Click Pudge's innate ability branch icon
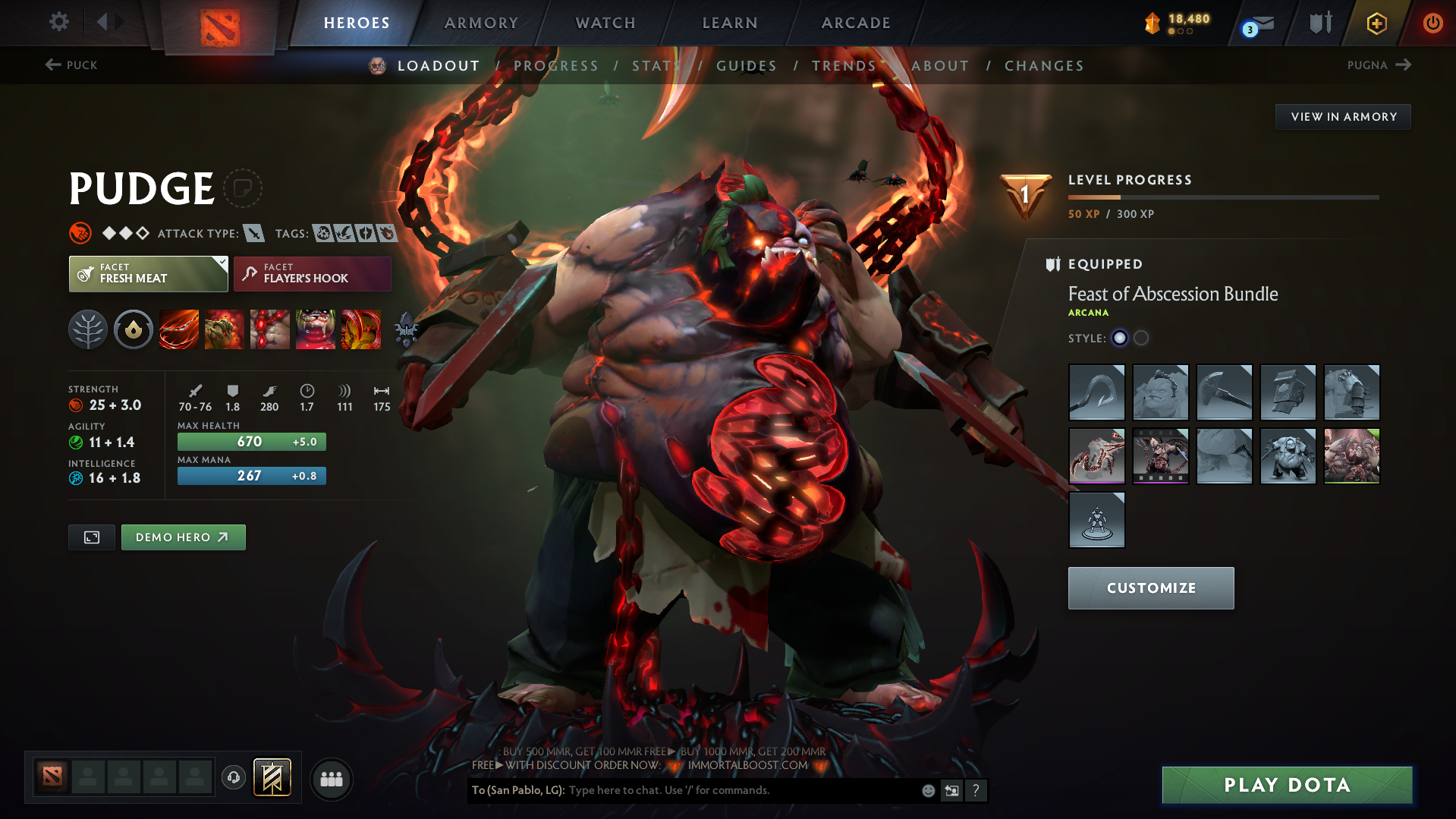This screenshot has height=819, width=1456. (x=87, y=329)
